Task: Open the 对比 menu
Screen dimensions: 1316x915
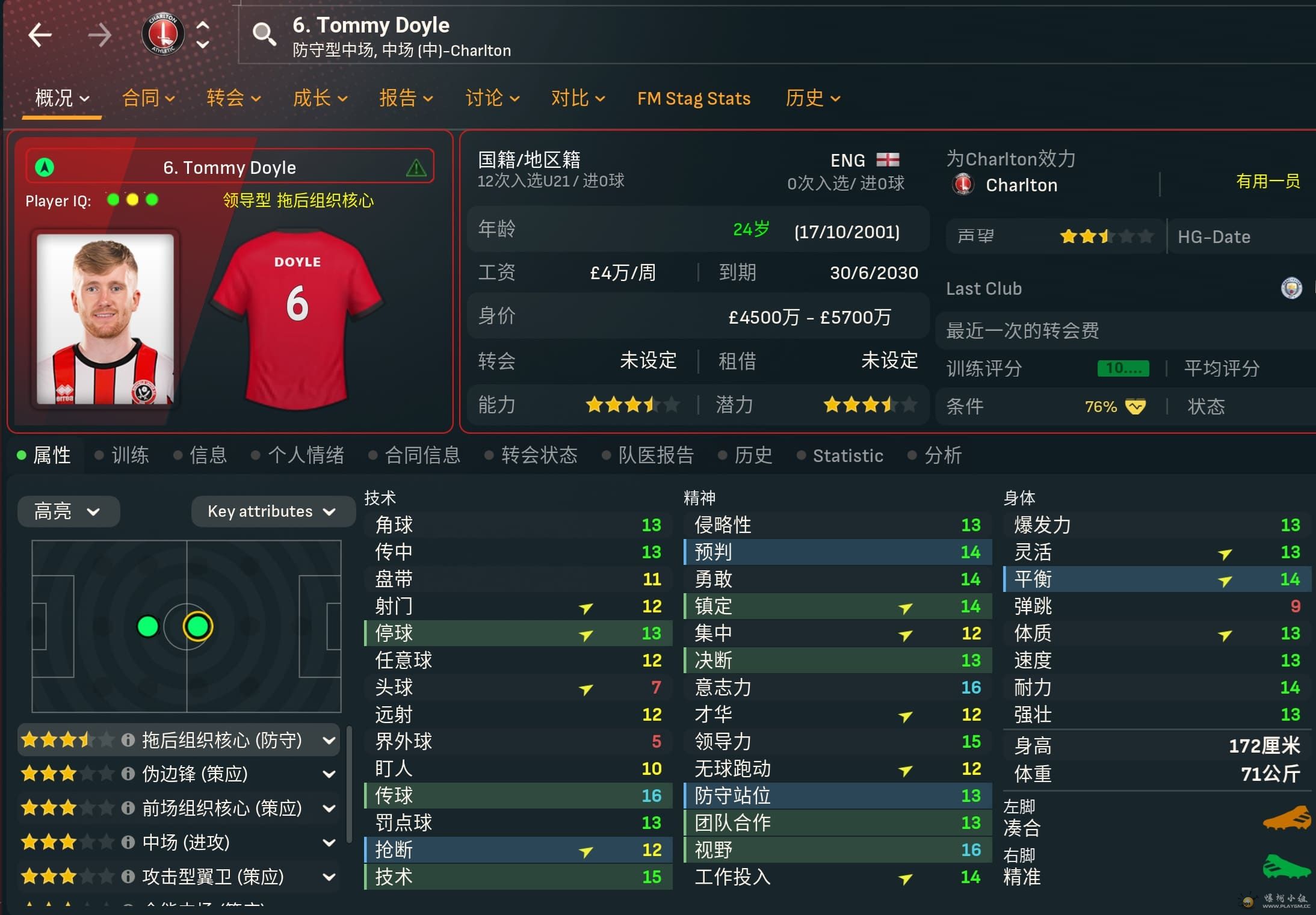Action: point(578,98)
